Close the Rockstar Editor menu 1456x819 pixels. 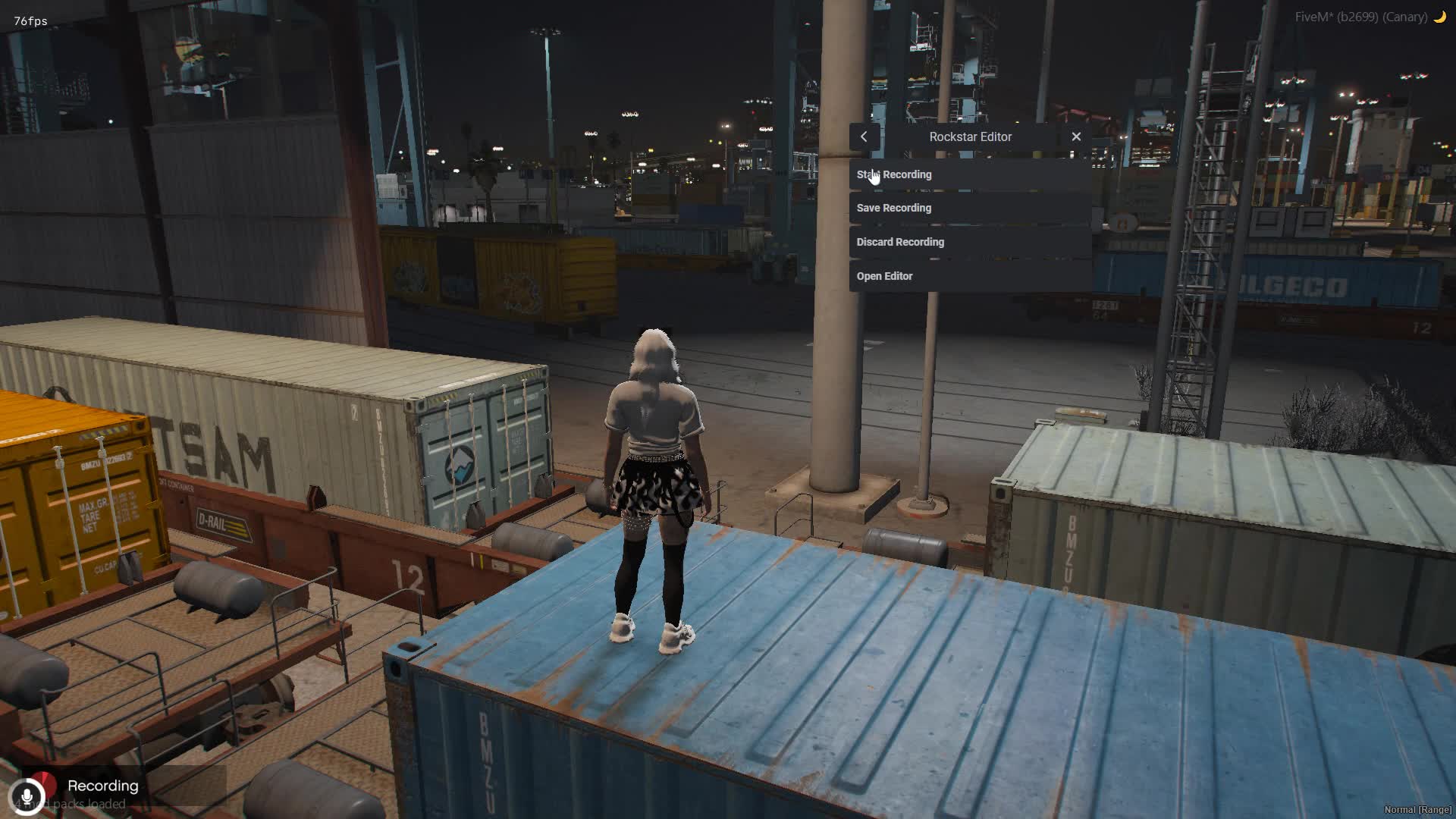coord(1076,136)
